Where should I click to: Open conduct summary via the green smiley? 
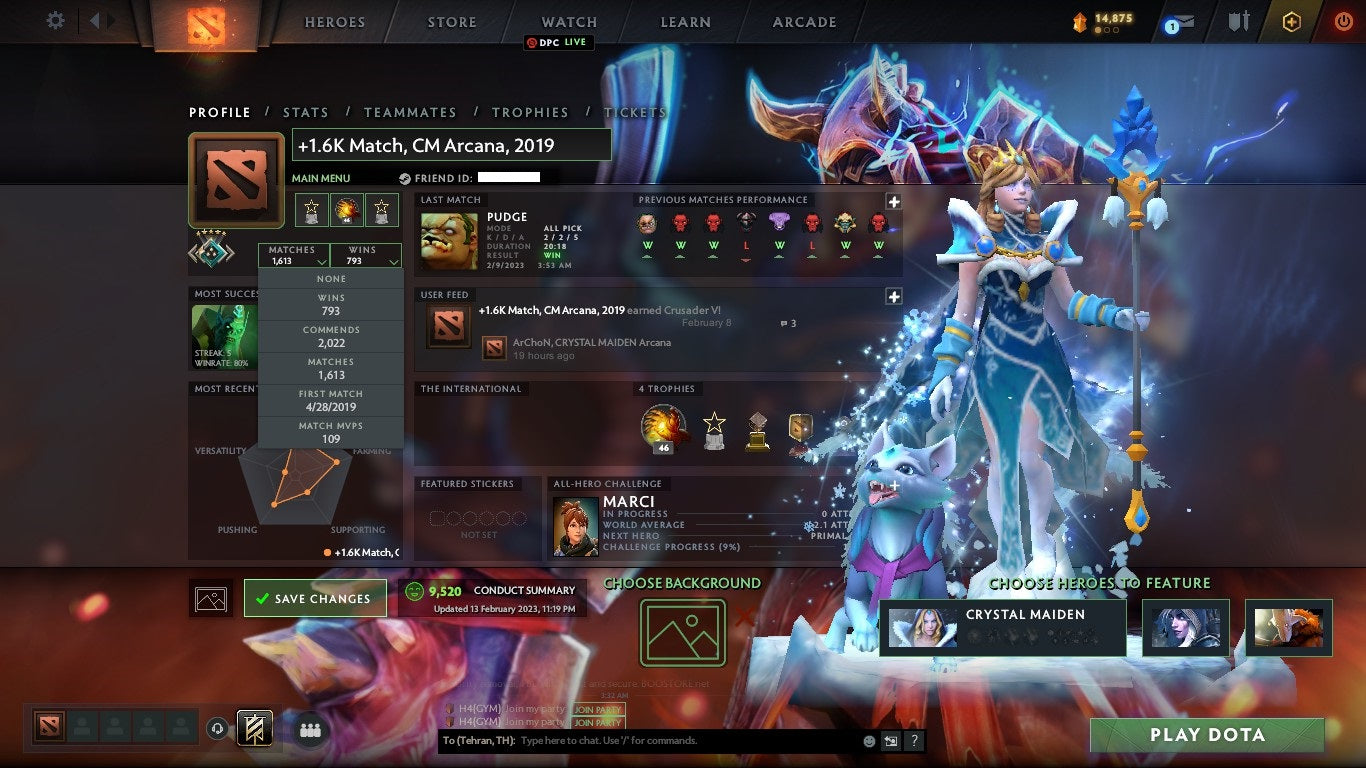pyautogui.click(x=414, y=590)
